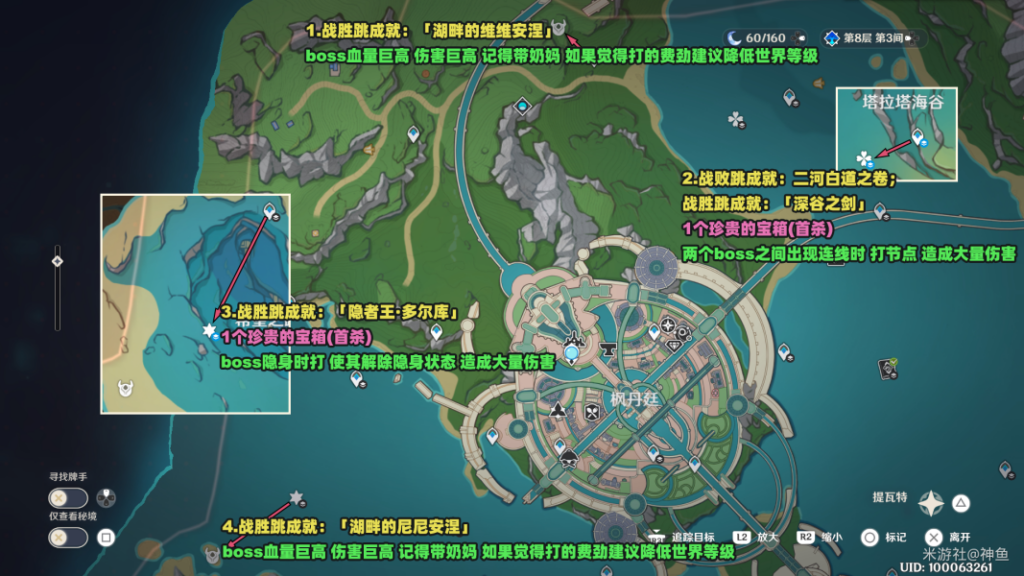Select the teleport waypoint inside the 塔拉塔海谷 inset
This screenshot has width=1024, height=576.
(x=918, y=137)
